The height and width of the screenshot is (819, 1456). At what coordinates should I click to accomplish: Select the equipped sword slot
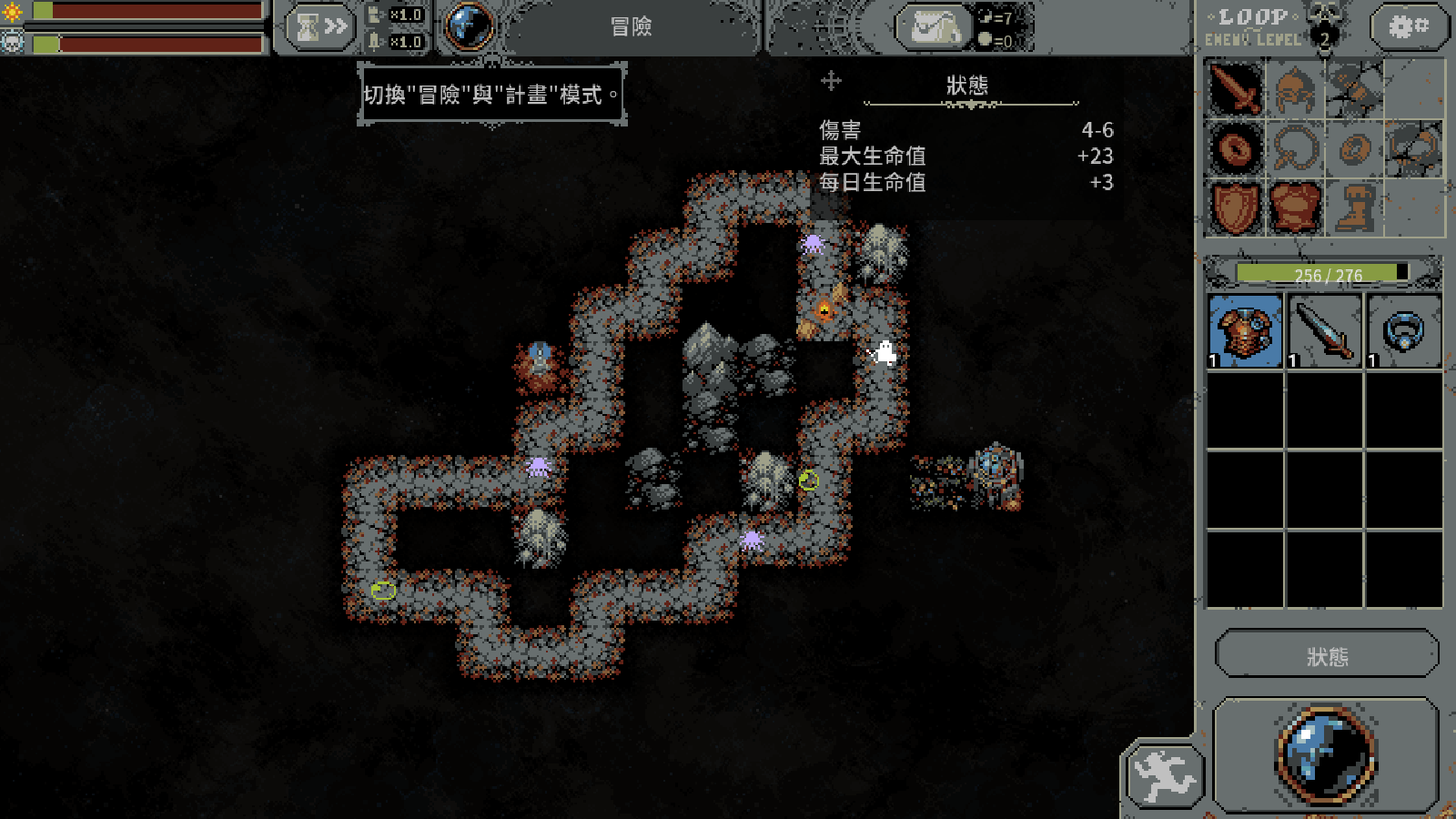click(1235, 89)
